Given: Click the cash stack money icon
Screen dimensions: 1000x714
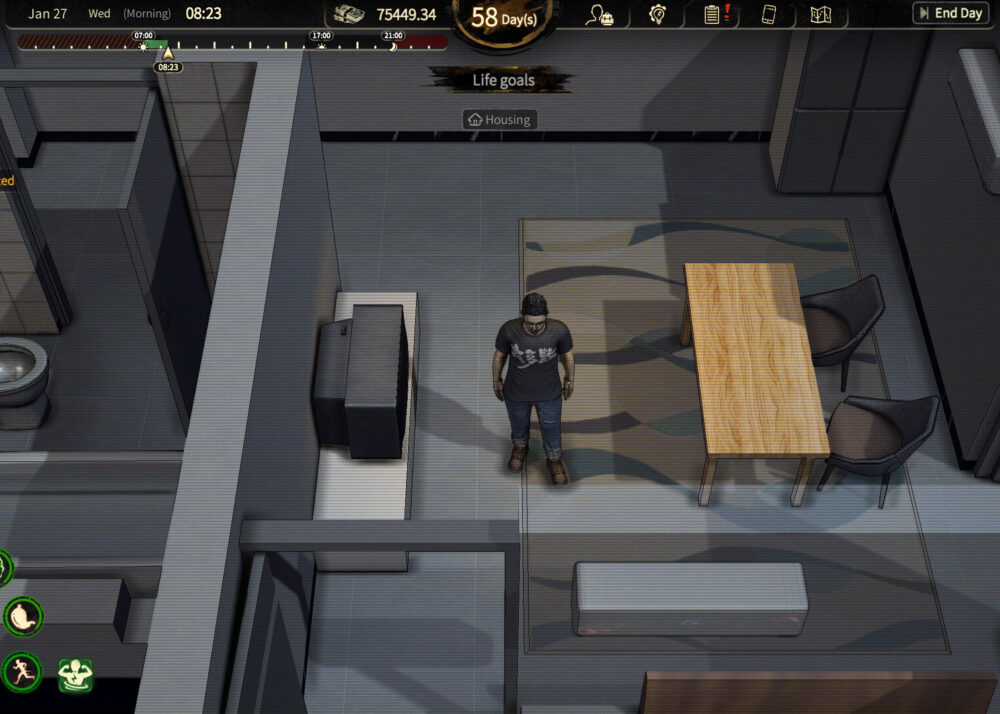Looking at the screenshot, I should (349, 14).
